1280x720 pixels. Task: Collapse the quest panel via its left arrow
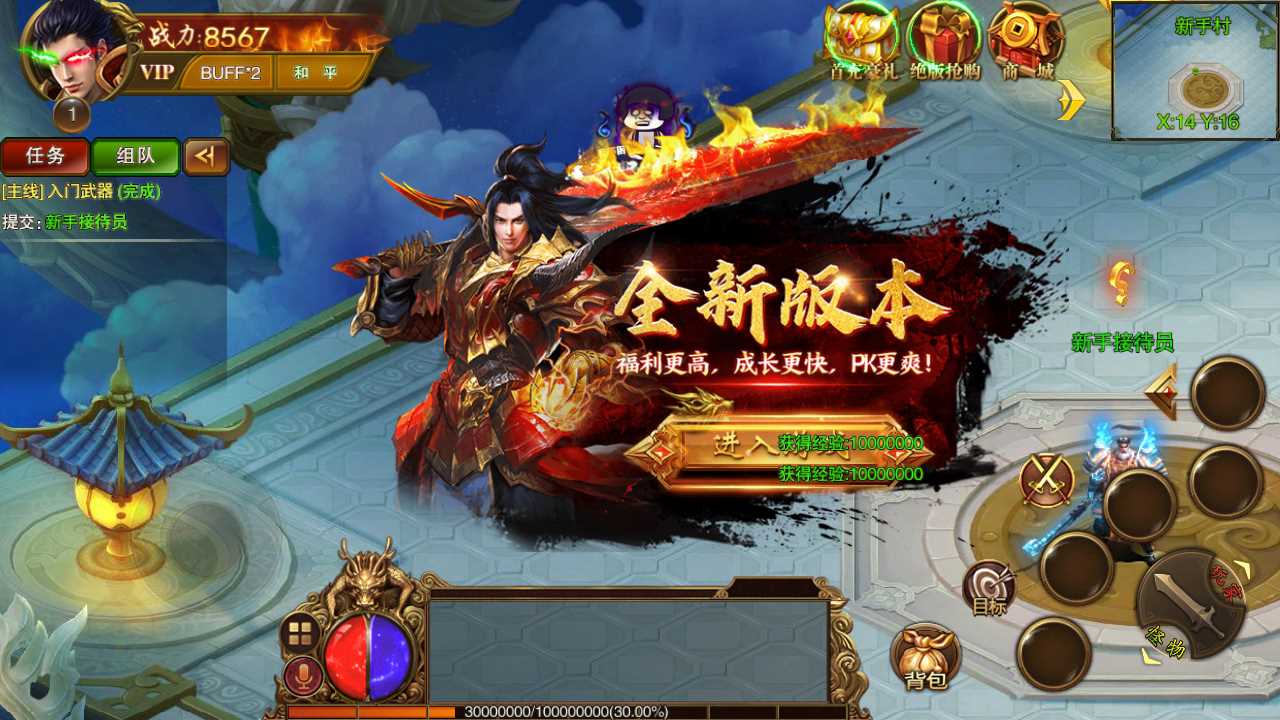pos(206,157)
